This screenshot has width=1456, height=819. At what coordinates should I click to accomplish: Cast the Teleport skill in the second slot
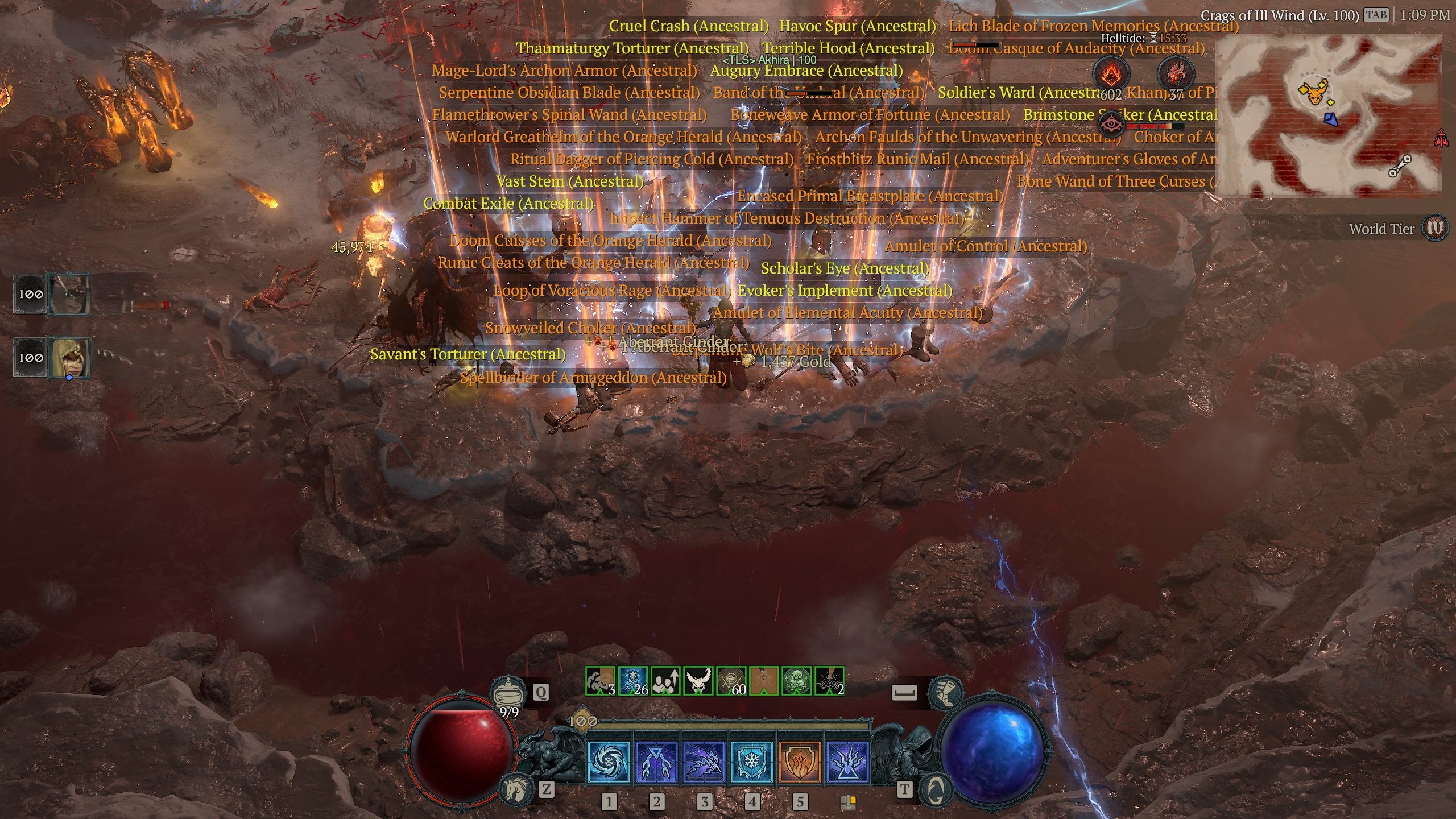coord(656,762)
